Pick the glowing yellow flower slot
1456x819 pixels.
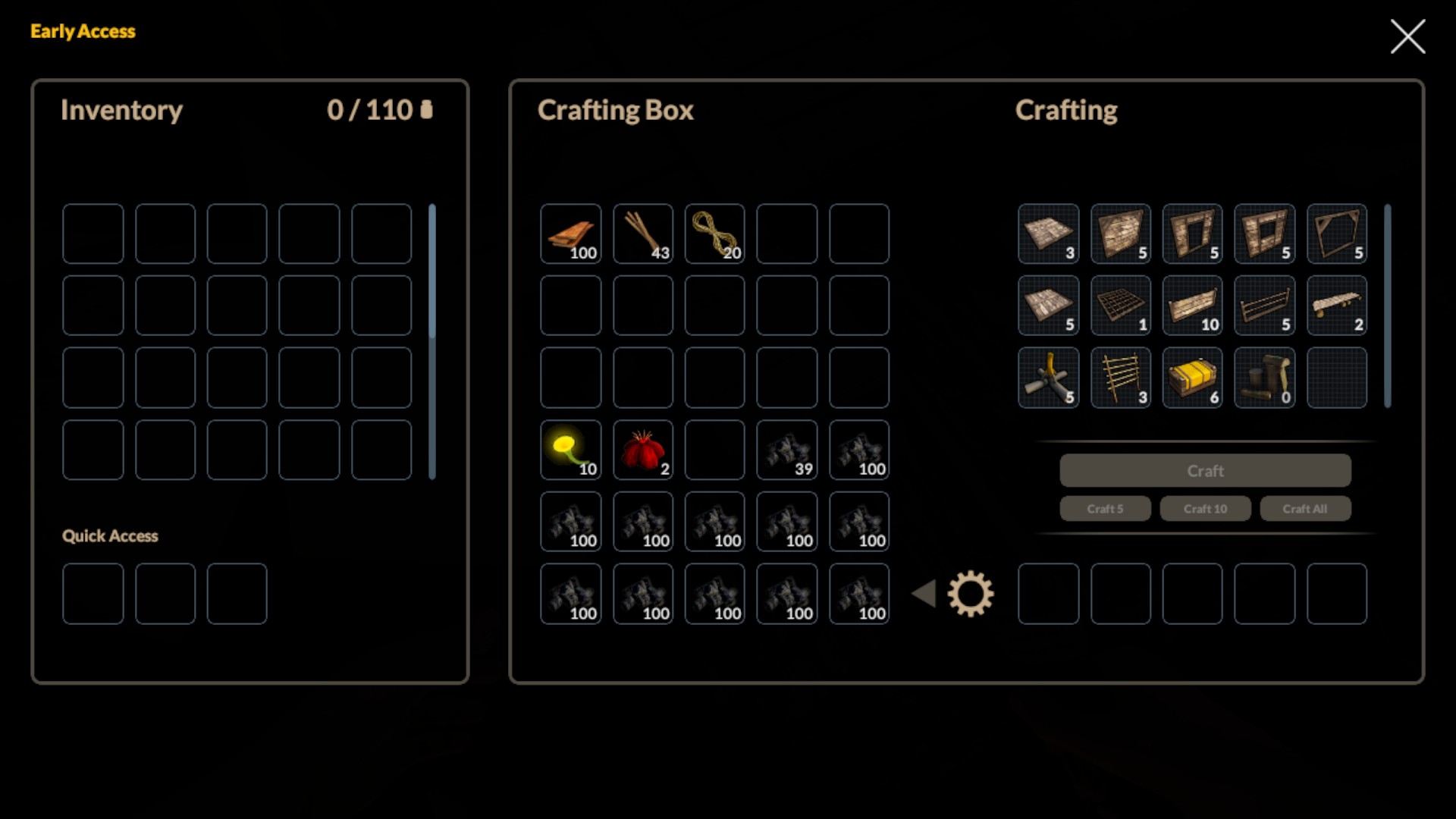(x=571, y=450)
